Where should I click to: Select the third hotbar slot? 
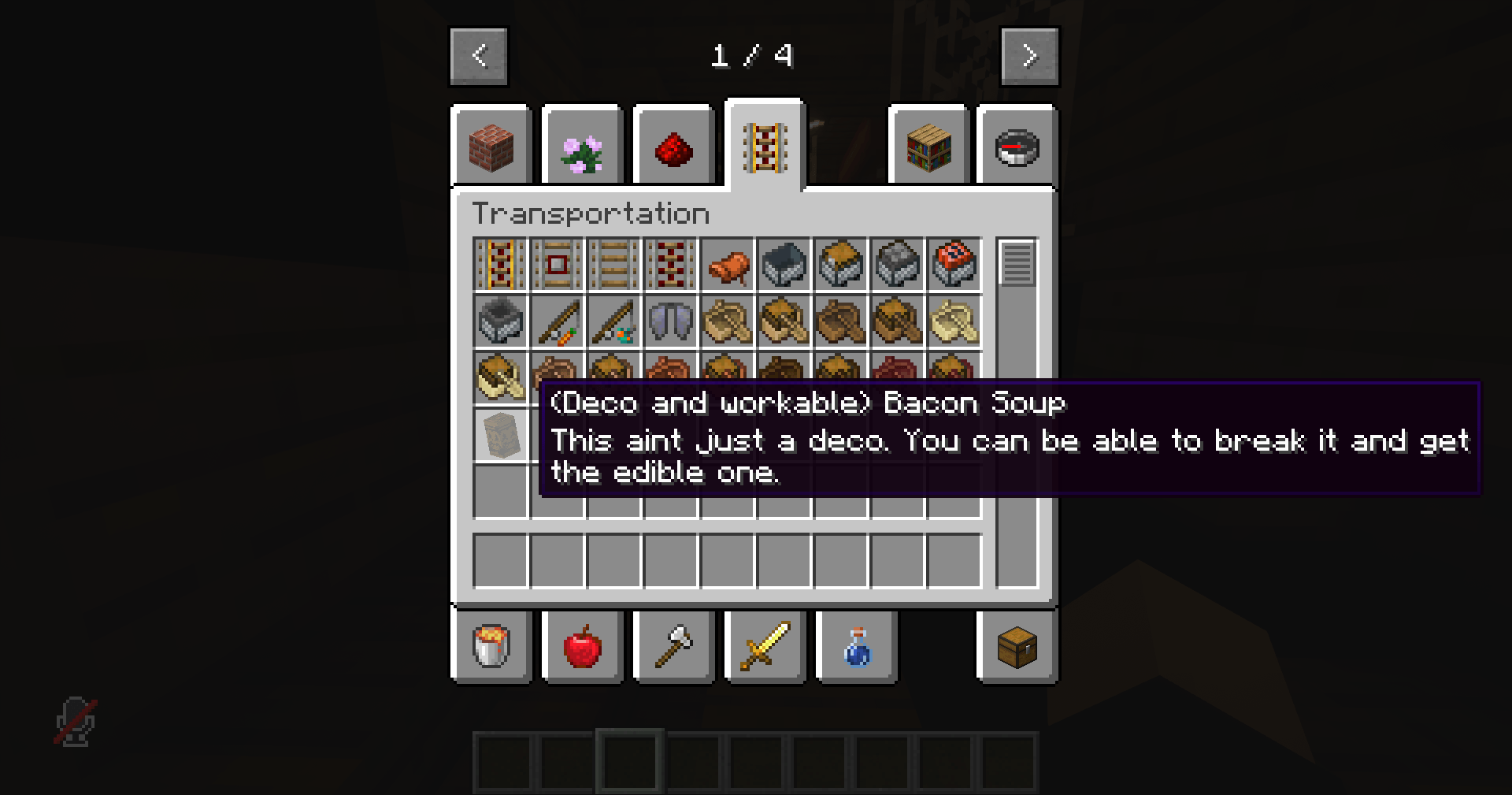click(628, 762)
